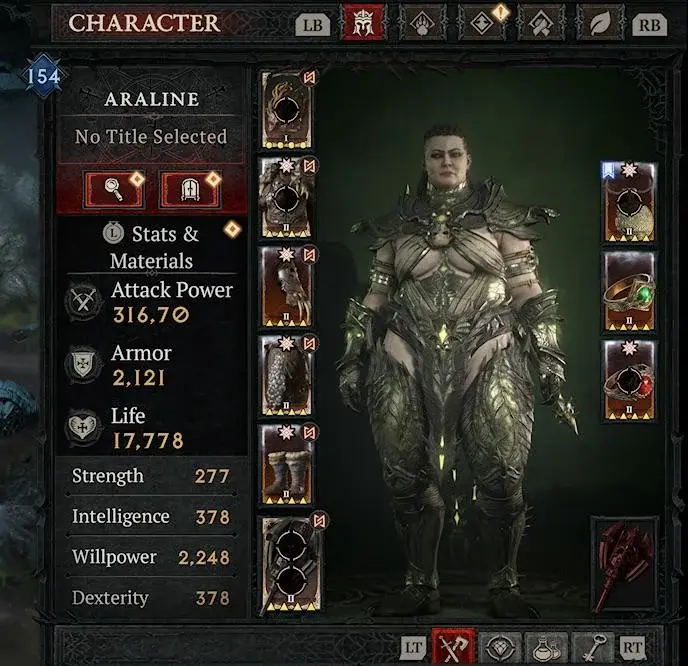Show the potion consumables inventory tab

(x=546, y=648)
